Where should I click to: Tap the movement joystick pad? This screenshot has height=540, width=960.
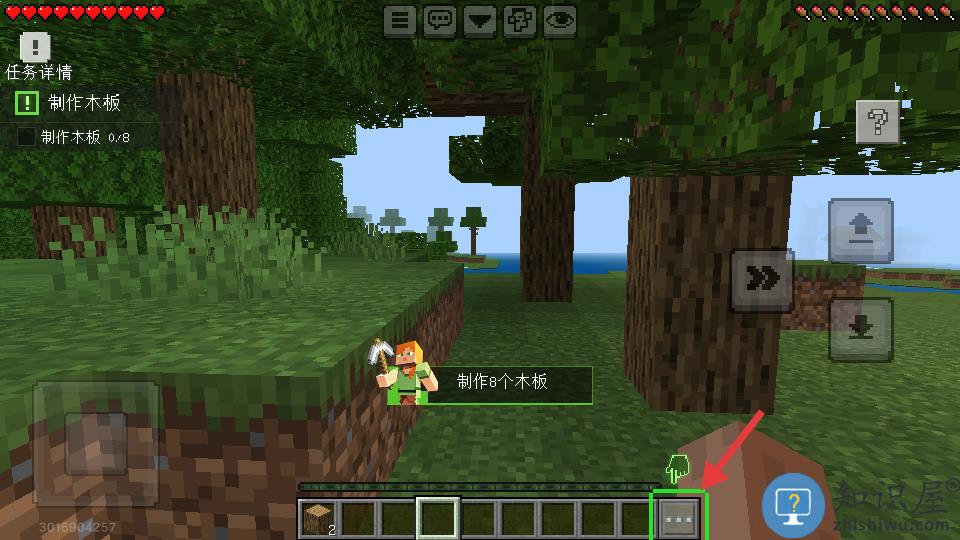click(95, 442)
